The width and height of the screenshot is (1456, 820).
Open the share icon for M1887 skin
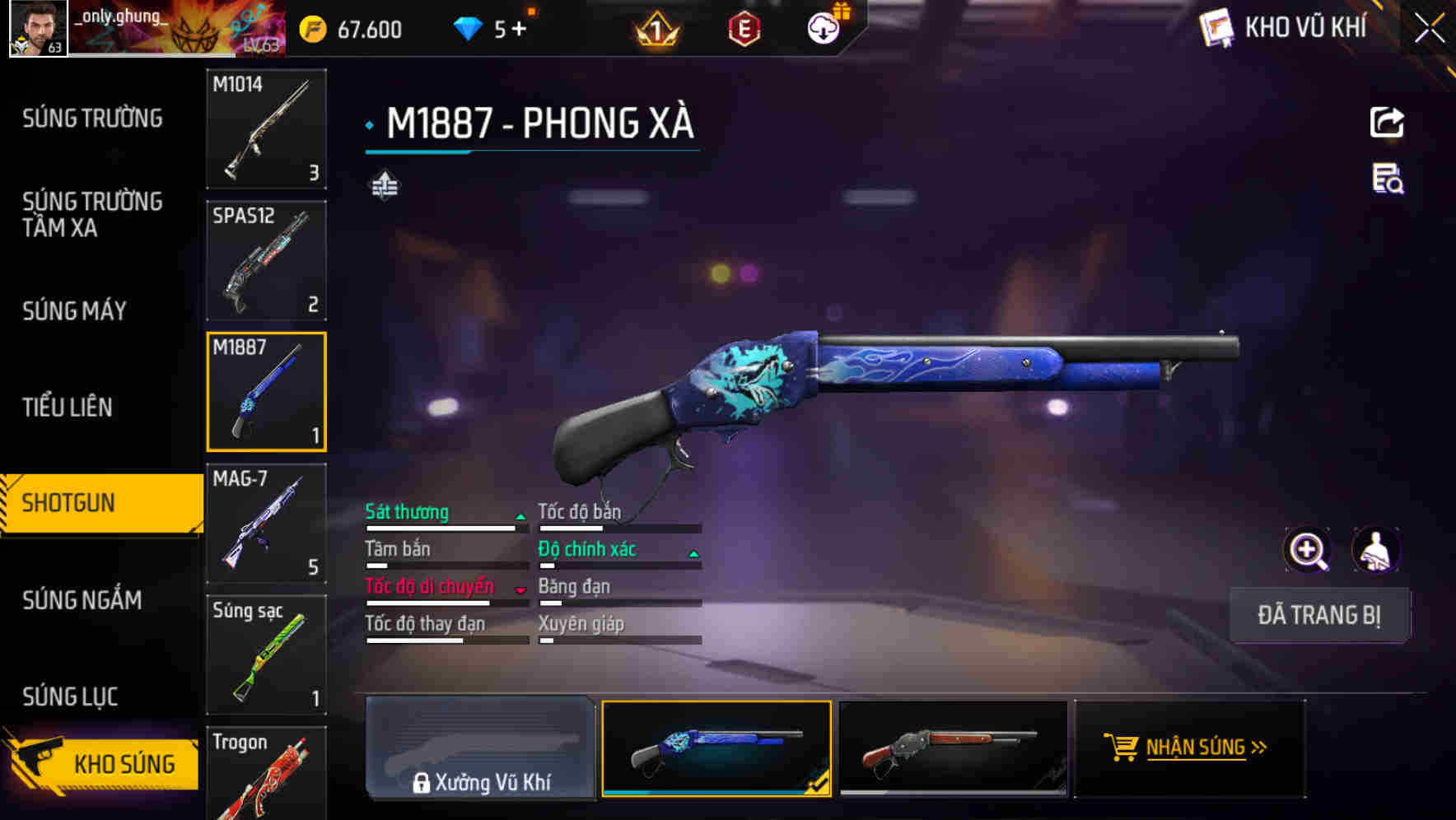[x=1387, y=121]
